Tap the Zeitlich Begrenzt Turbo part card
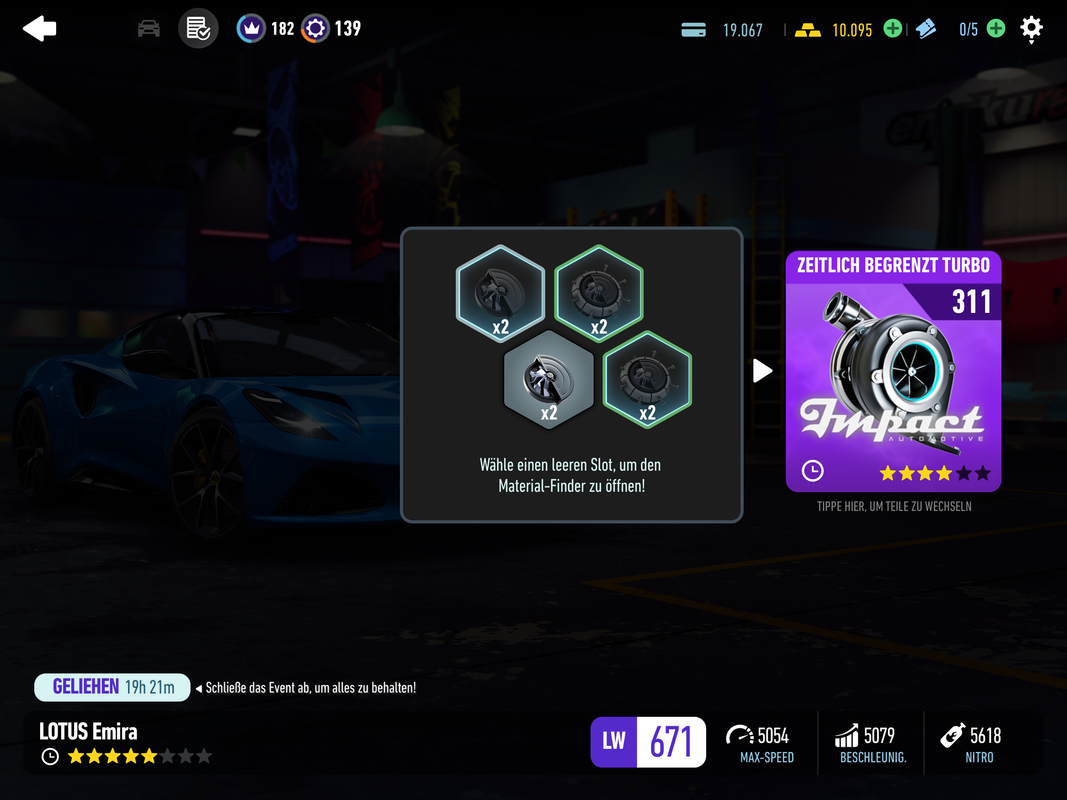 893,372
